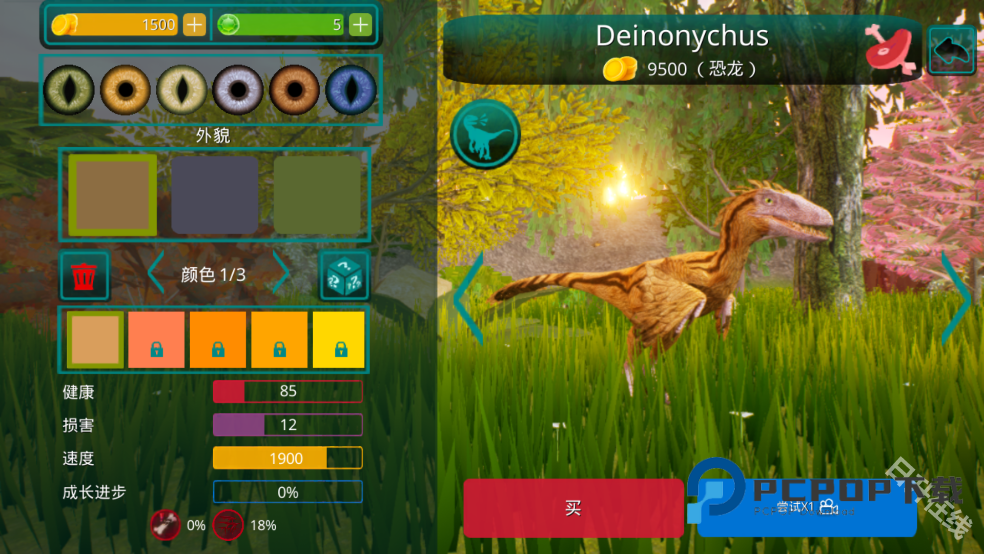The height and width of the screenshot is (554, 984).
Task: Randomize colors with the dice button
Action: click(x=344, y=275)
